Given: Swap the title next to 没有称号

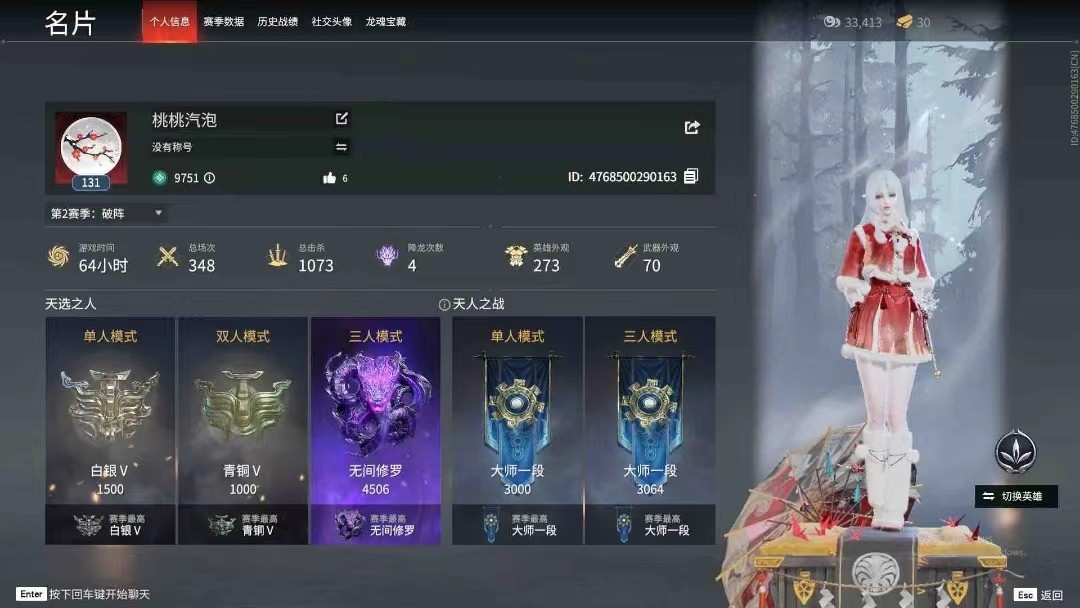Looking at the screenshot, I should [341, 147].
